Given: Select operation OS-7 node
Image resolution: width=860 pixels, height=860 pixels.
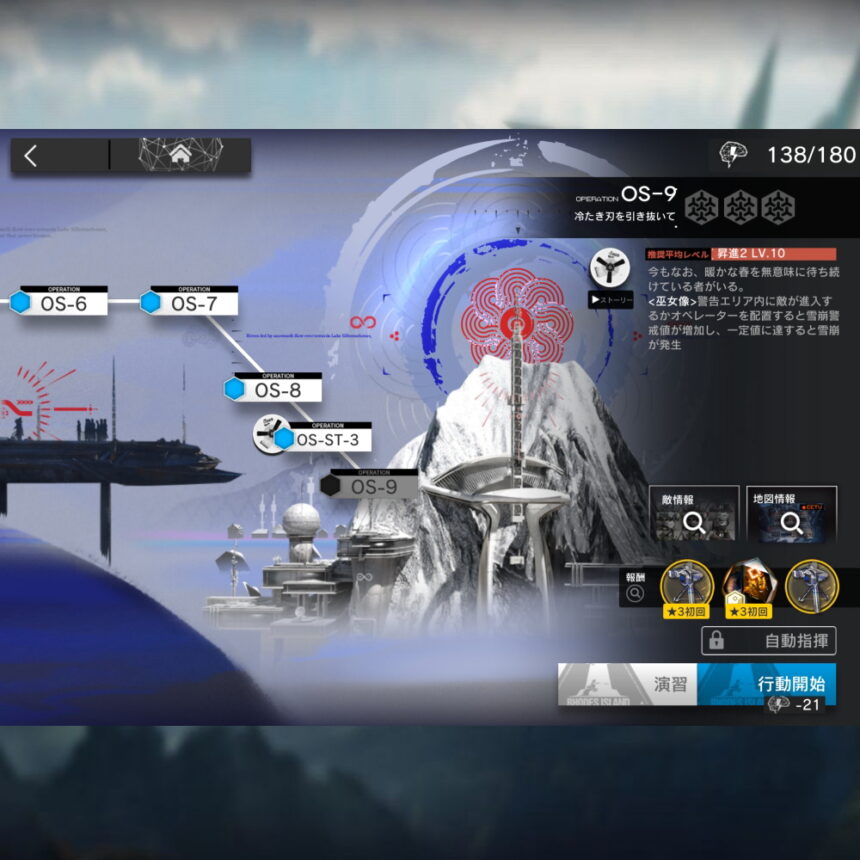Looking at the screenshot, I should [192, 302].
